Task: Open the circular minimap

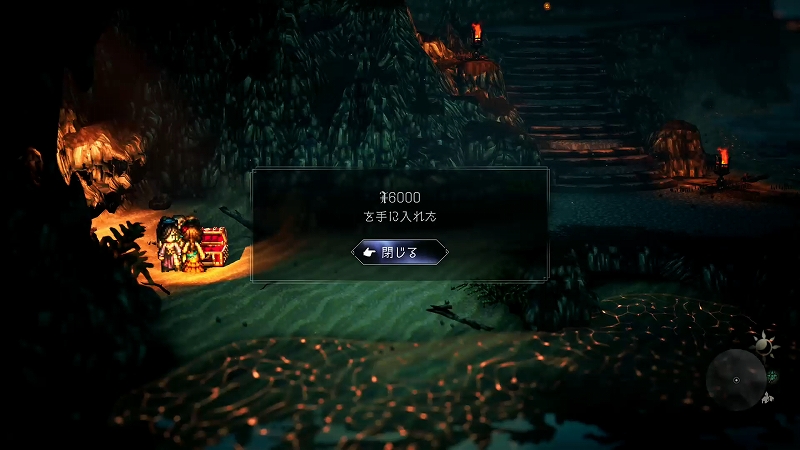Action: pyautogui.click(x=736, y=380)
